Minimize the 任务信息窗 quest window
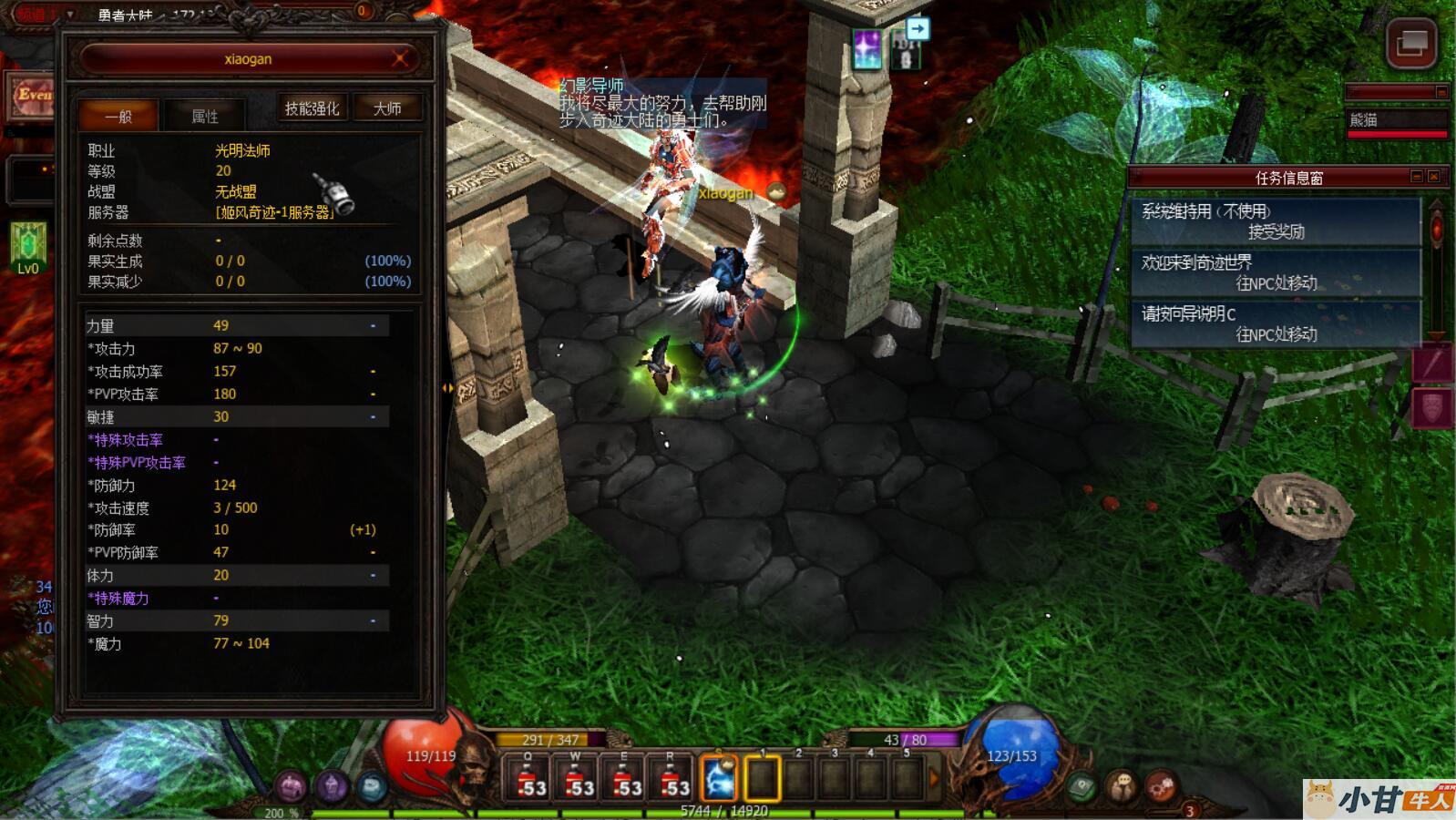Screen dimensions: 1456x820 tap(1417, 177)
